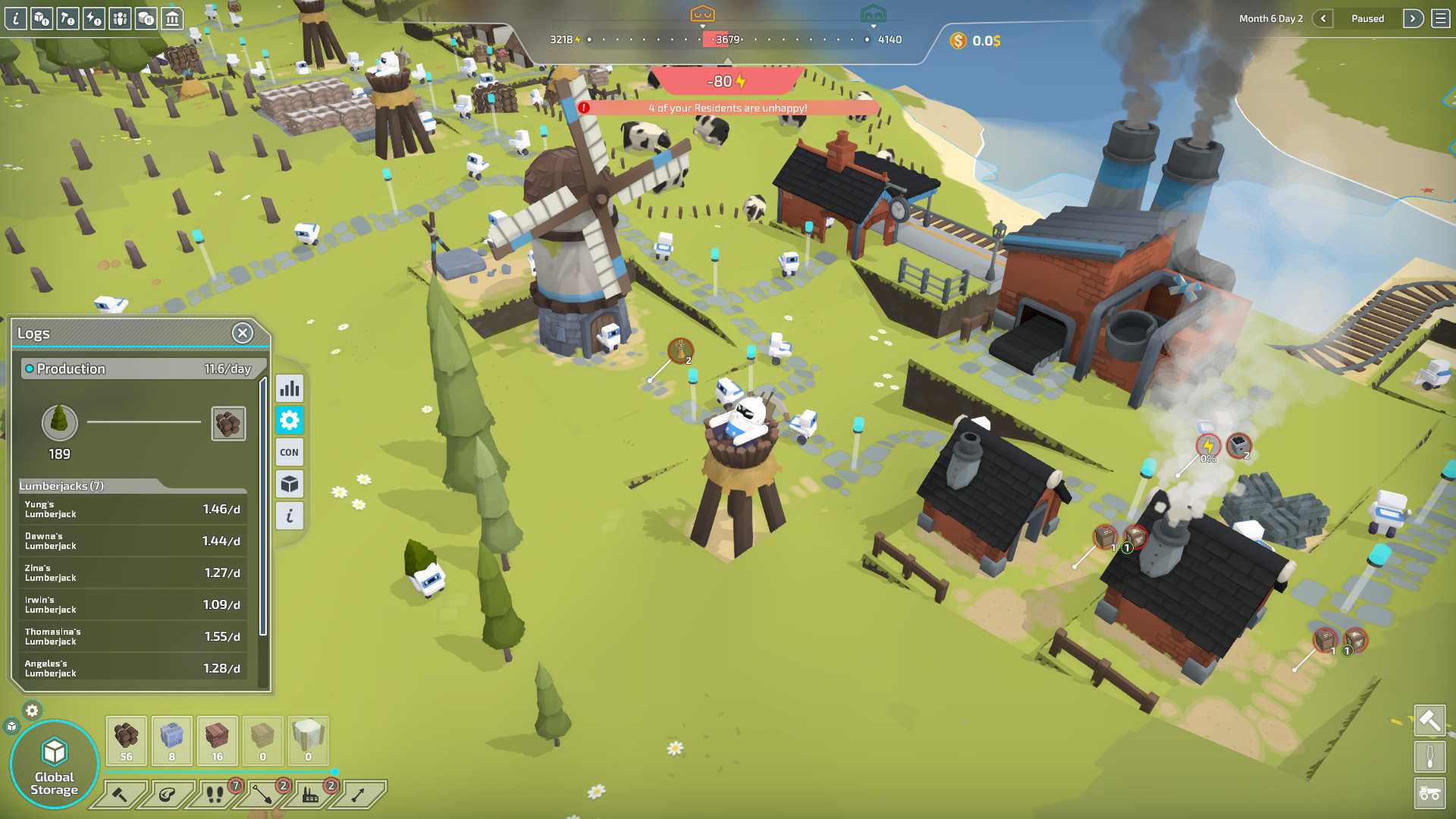The height and width of the screenshot is (819, 1456).
Task: Open the bar chart statistics tab
Action: click(x=290, y=389)
